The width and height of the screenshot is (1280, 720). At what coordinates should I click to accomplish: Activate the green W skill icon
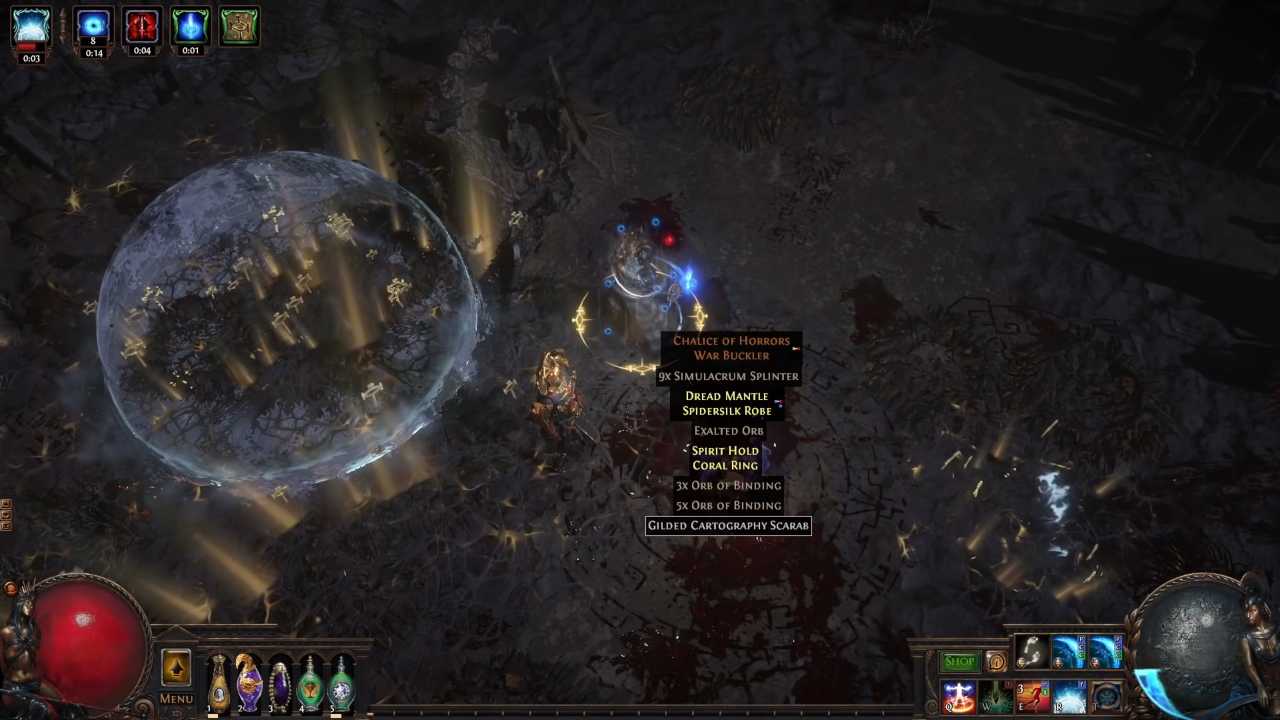(x=995, y=697)
